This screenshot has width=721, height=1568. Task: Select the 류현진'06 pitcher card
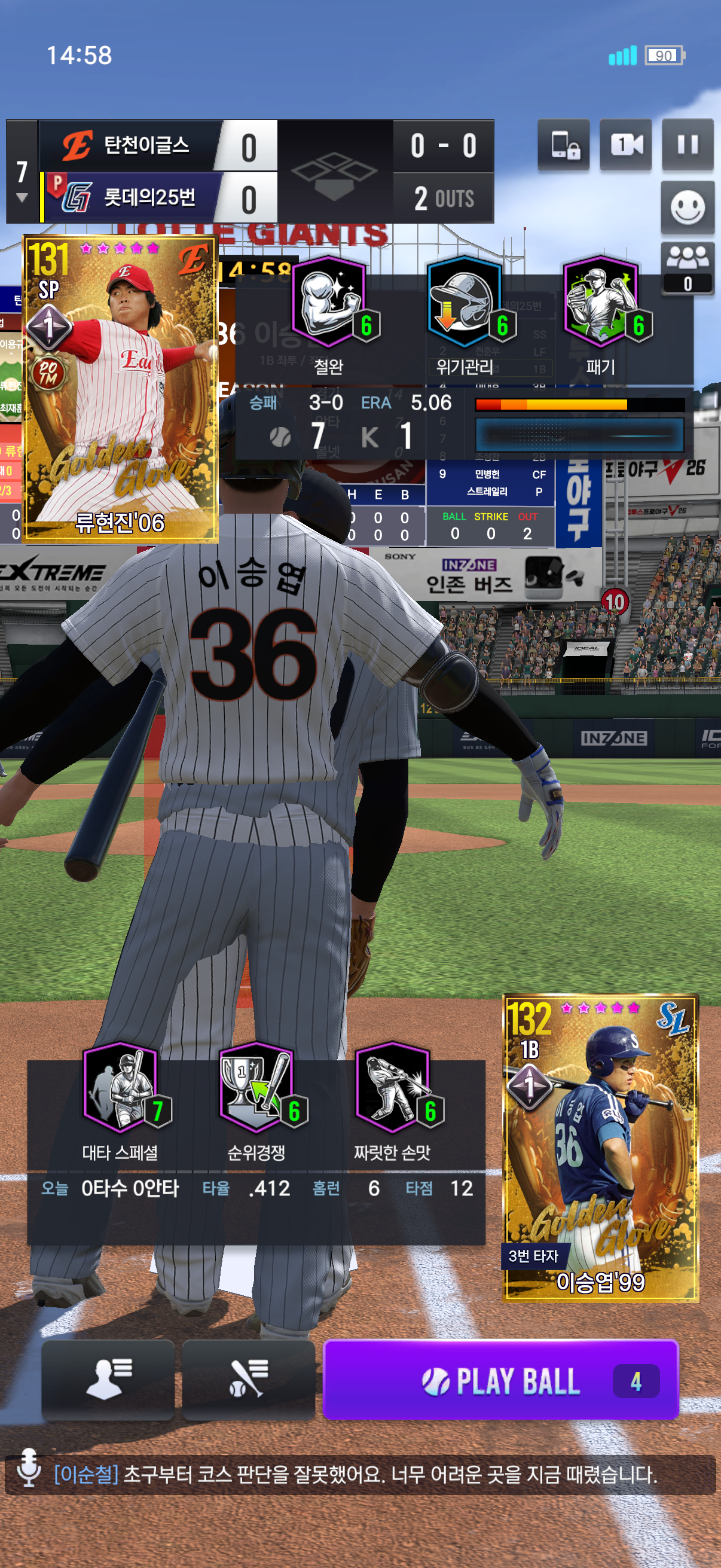click(120, 388)
